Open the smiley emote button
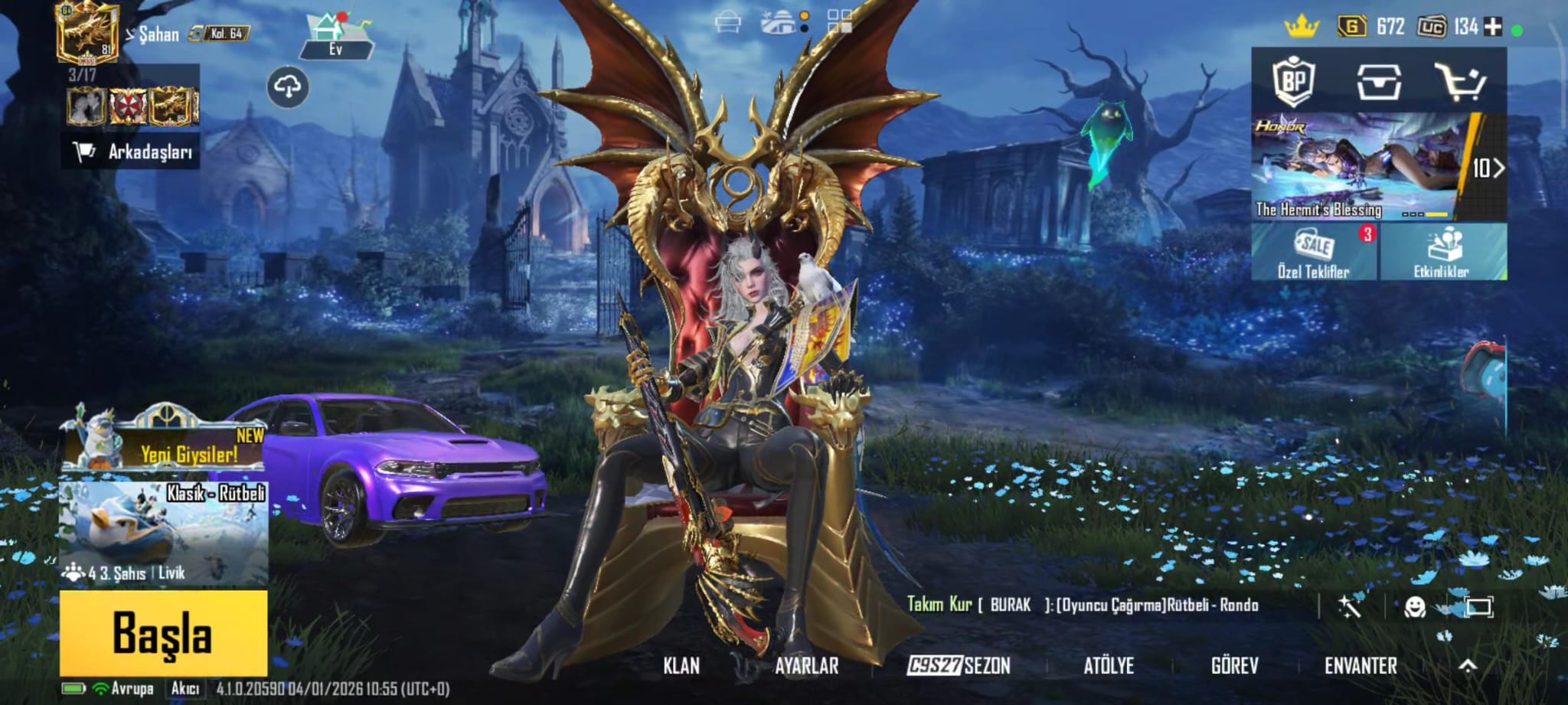This screenshot has height=705, width=1568. coord(1415,607)
